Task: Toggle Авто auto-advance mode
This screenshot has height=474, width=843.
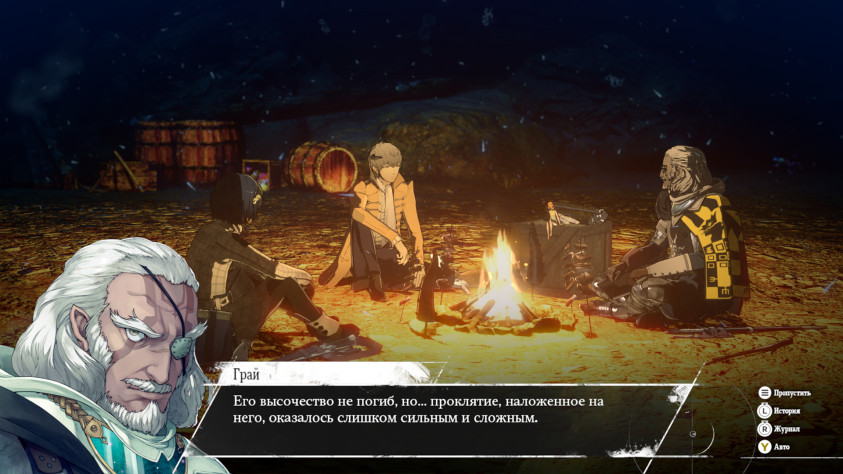Action: (777, 447)
